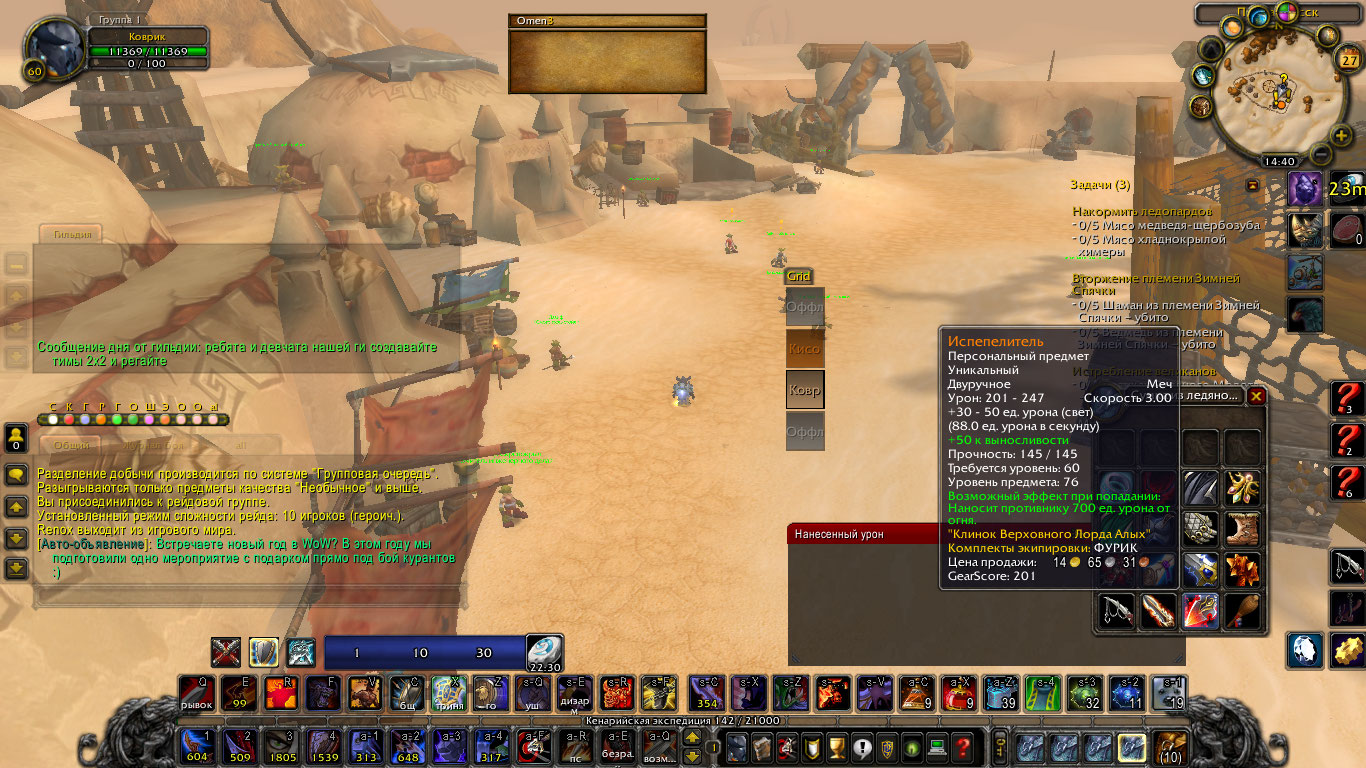Open the calendar icon showing 27

point(1349,60)
